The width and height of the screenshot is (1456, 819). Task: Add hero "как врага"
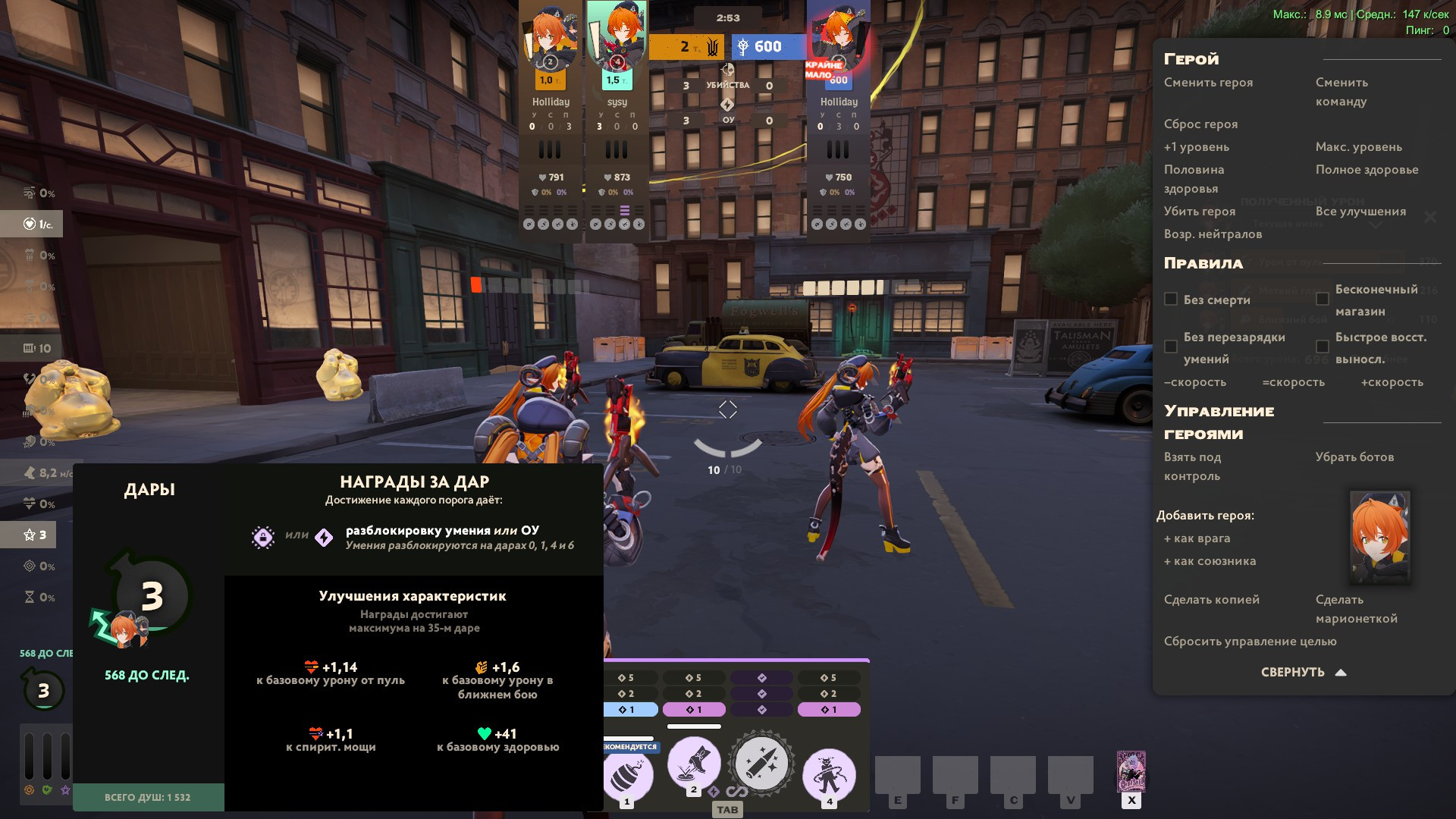tap(1197, 538)
